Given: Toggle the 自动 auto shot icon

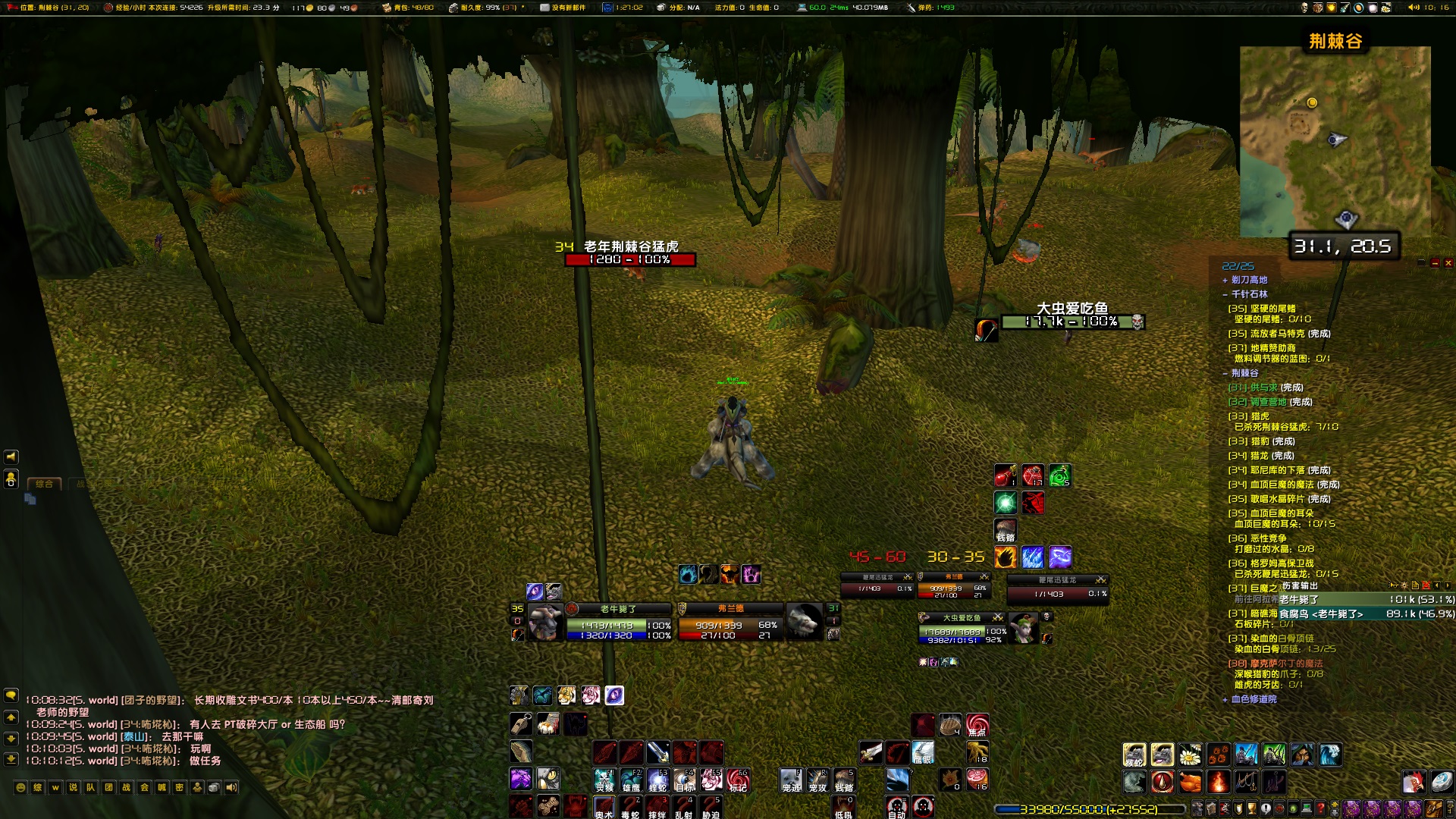Looking at the screenshot, I should click(896, 806).
